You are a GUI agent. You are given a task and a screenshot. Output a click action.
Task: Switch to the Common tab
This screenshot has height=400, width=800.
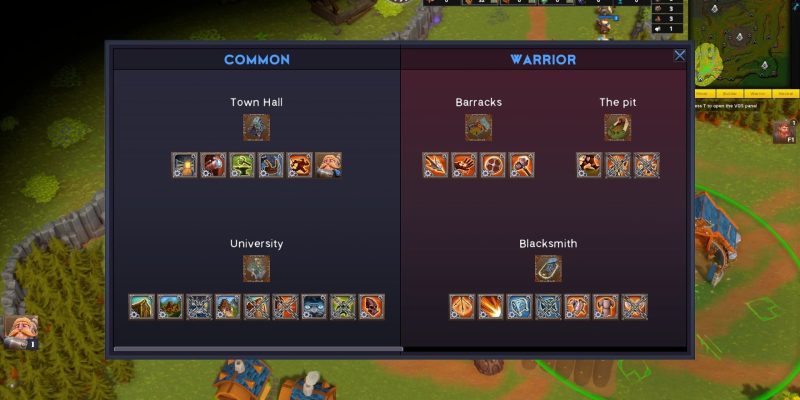click(257, 60)
